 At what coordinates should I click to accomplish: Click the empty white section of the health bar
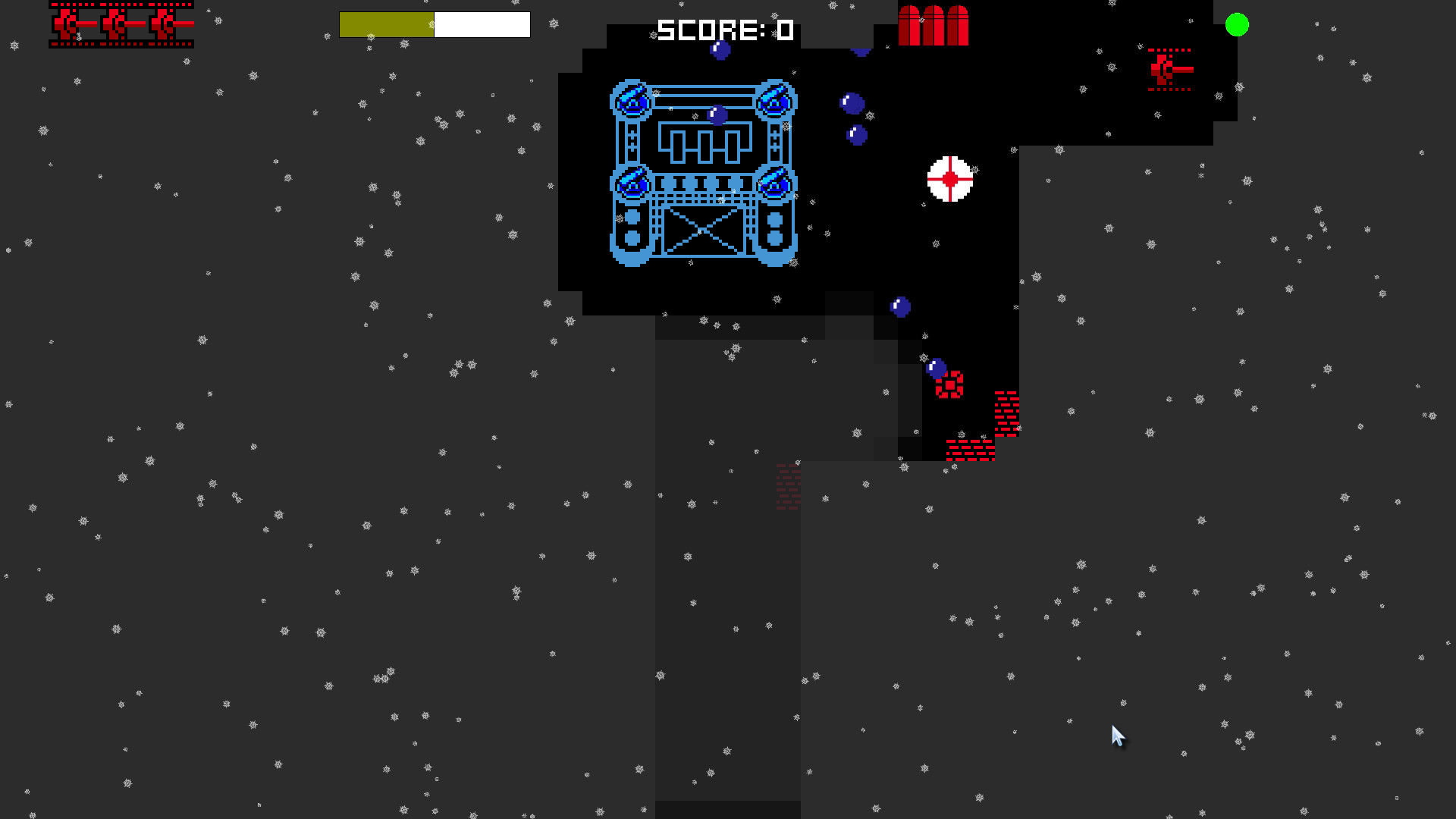482,24
